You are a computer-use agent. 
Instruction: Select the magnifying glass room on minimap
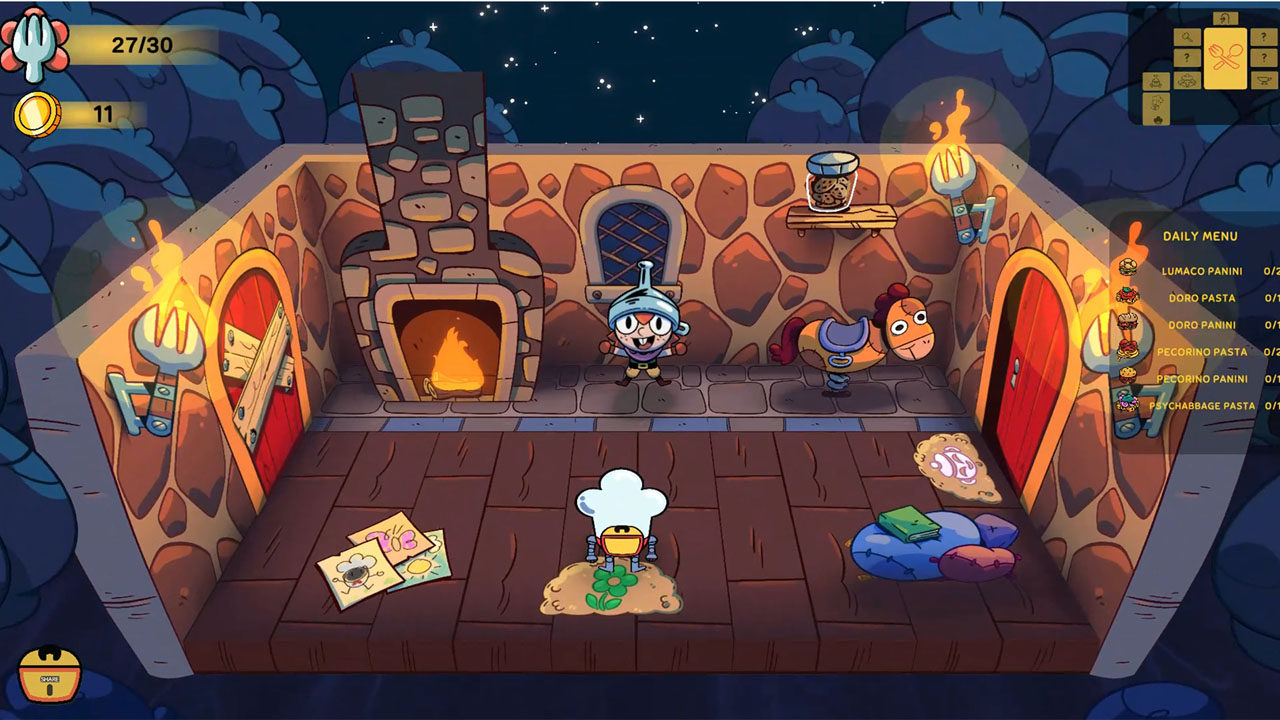(1187, 38)
